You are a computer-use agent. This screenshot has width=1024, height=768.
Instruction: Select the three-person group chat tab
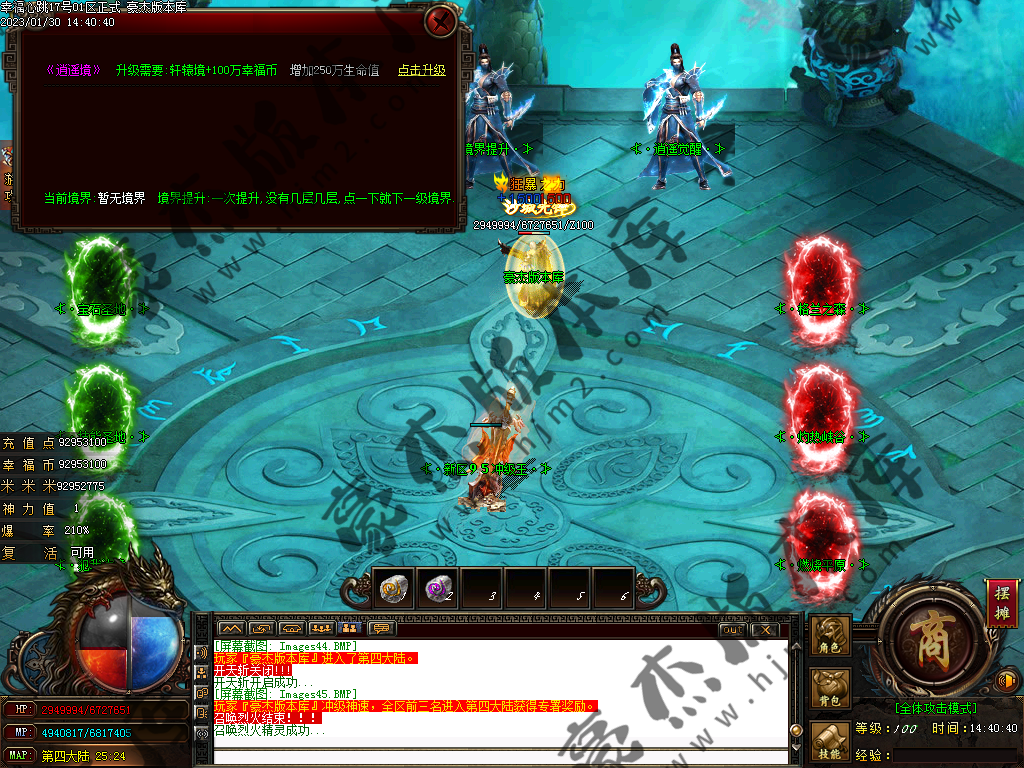322,629
